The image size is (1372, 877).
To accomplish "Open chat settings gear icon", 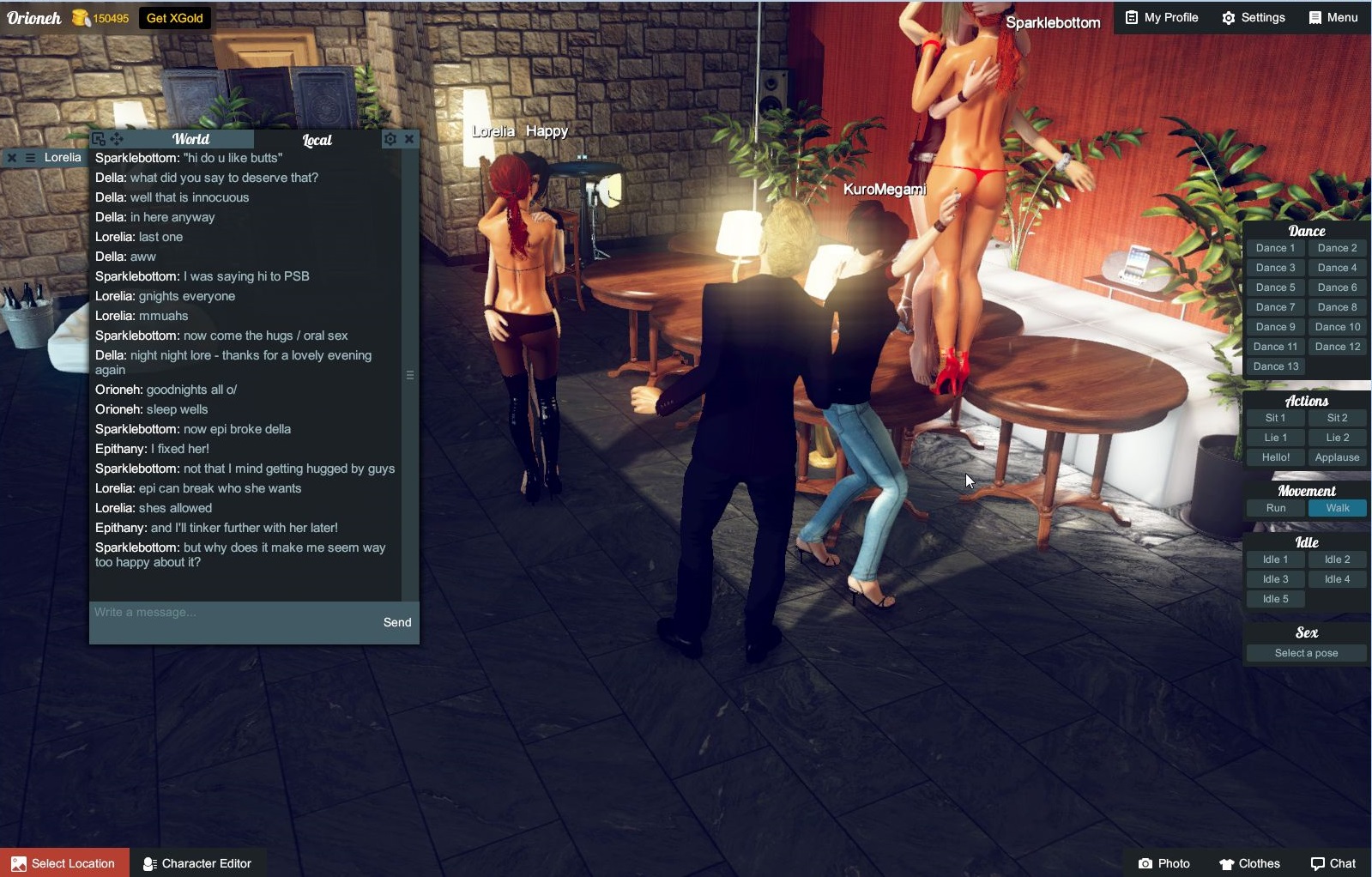I will tap(390, 139).
